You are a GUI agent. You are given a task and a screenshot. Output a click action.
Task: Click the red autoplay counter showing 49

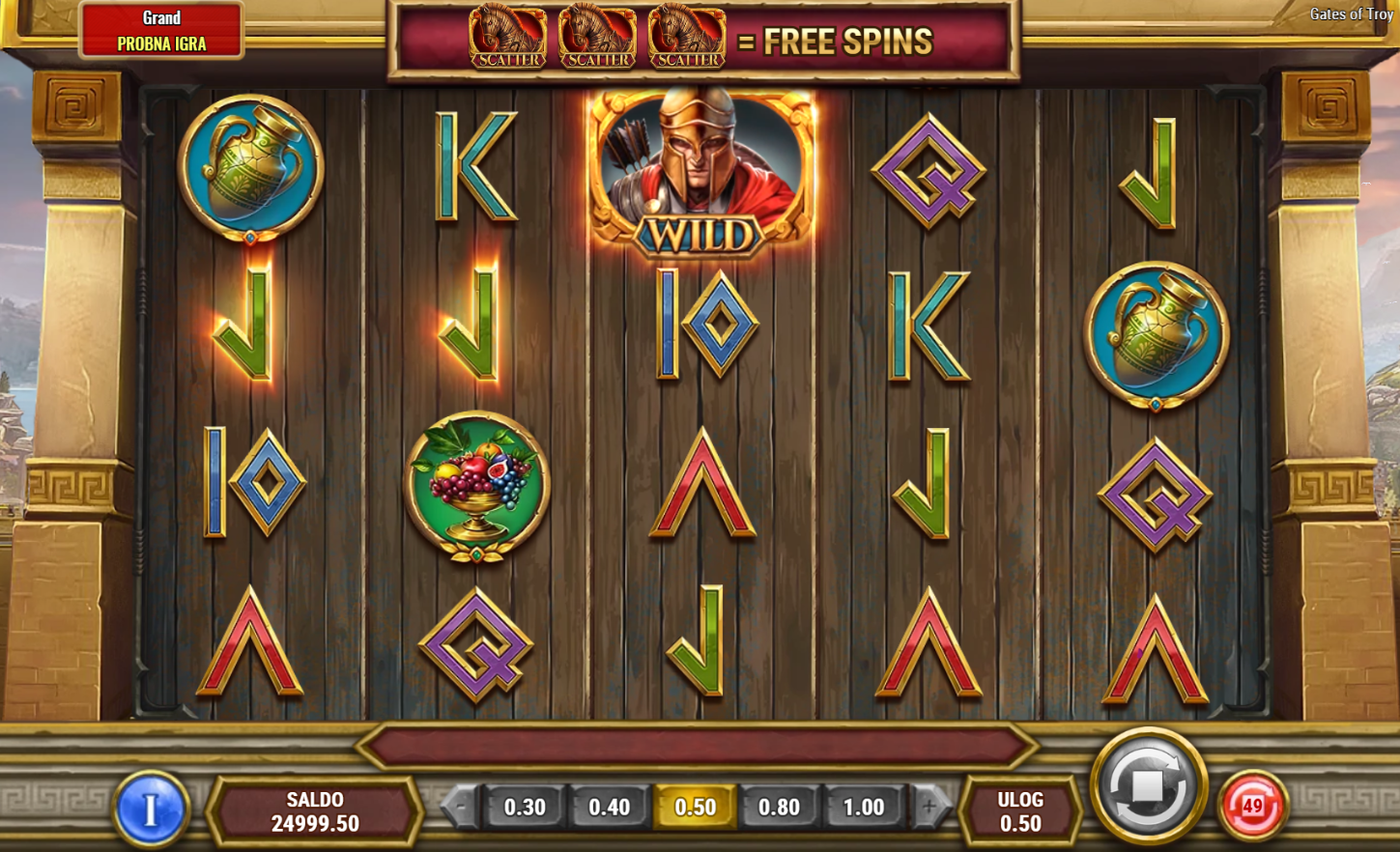tap(1253, 806)
